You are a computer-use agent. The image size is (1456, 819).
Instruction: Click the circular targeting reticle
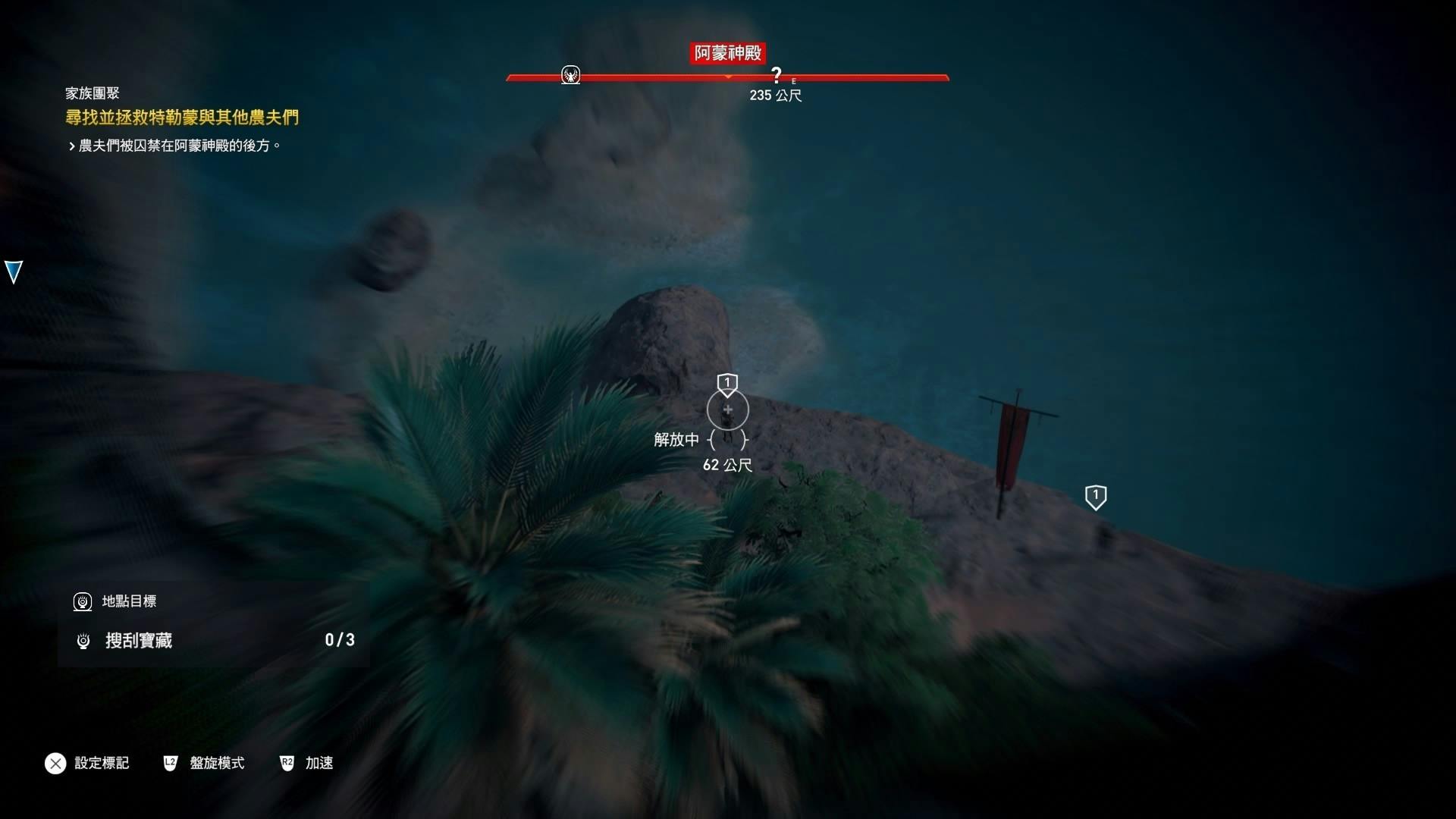point(727,410)
